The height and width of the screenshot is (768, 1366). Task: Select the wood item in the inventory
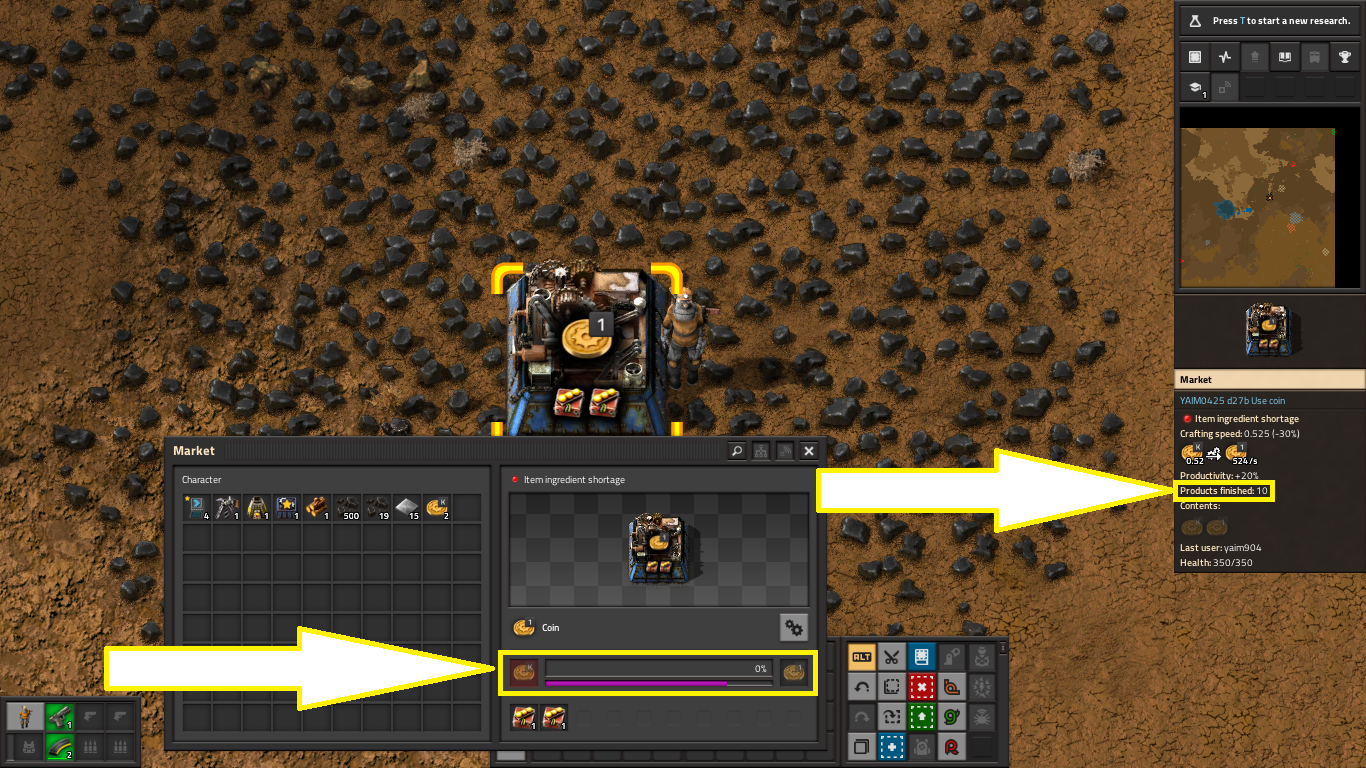coord(317,508)
